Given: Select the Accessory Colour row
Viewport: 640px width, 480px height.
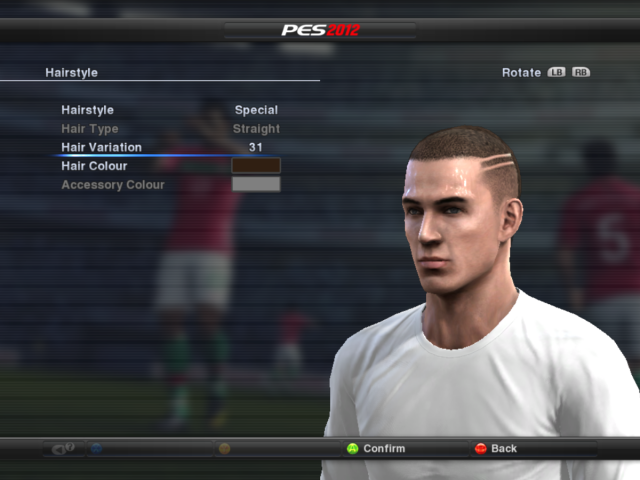Looking at the screenshot, I should coord(113,185).
